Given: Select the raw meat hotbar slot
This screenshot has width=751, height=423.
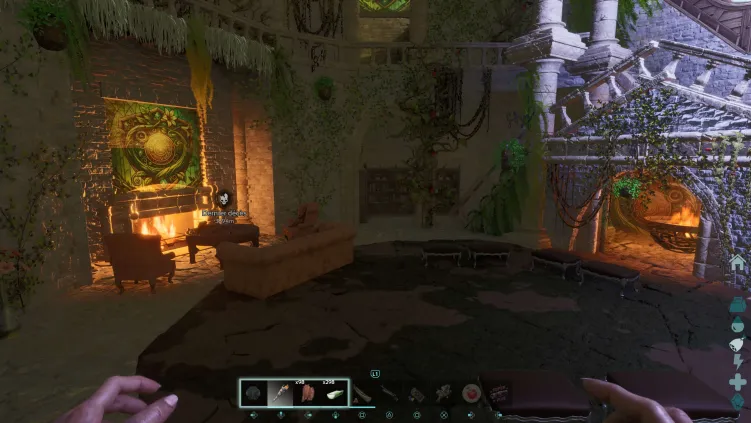Looking at the screenshot, I should coord(307,392).
